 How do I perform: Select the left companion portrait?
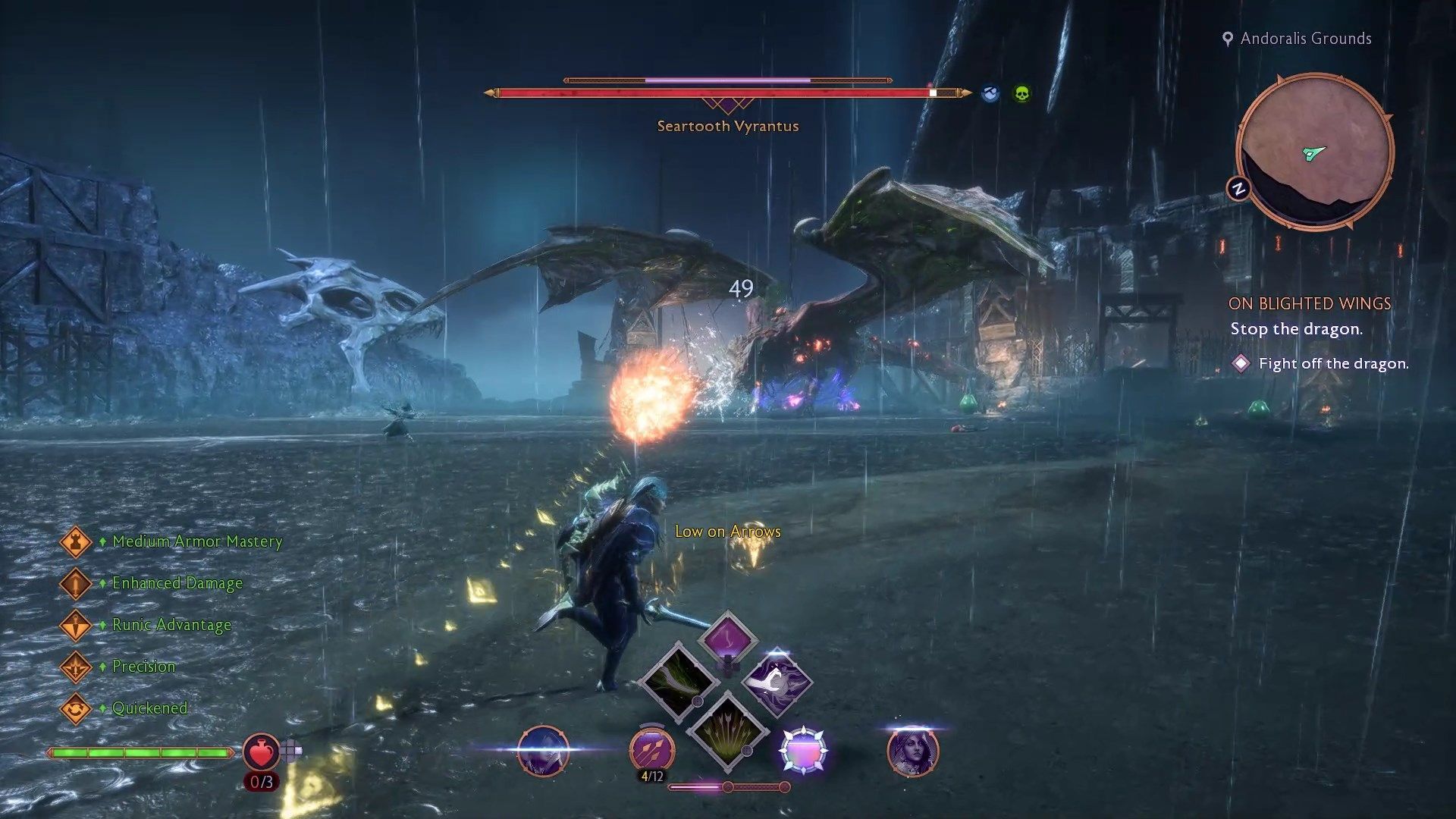tap(543, 751)
